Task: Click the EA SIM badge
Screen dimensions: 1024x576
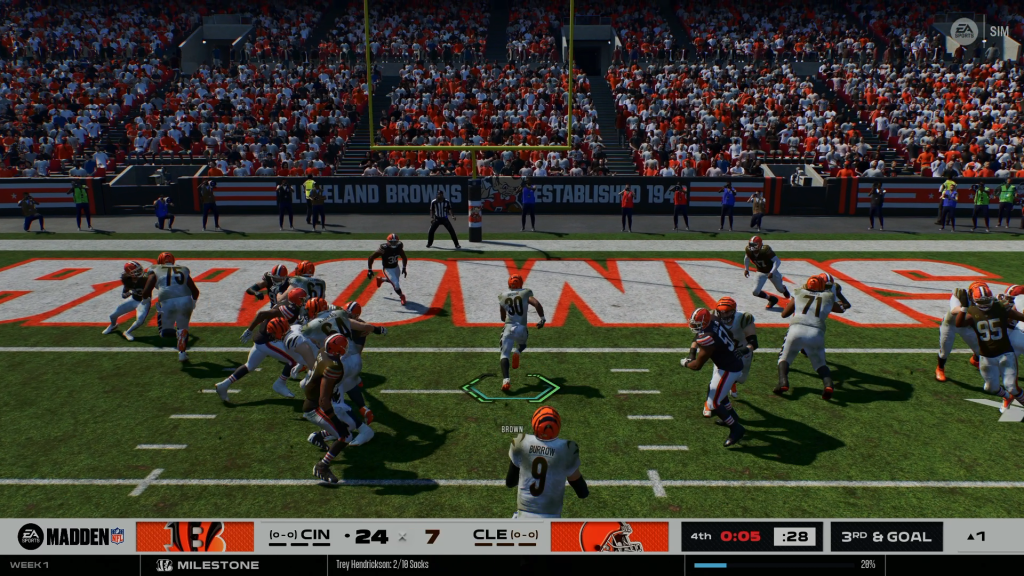Action: click(x=978, y=31)
